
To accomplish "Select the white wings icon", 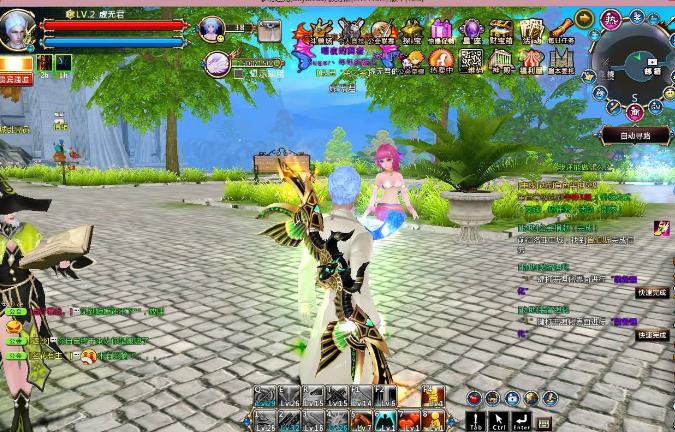I will 219,63.
